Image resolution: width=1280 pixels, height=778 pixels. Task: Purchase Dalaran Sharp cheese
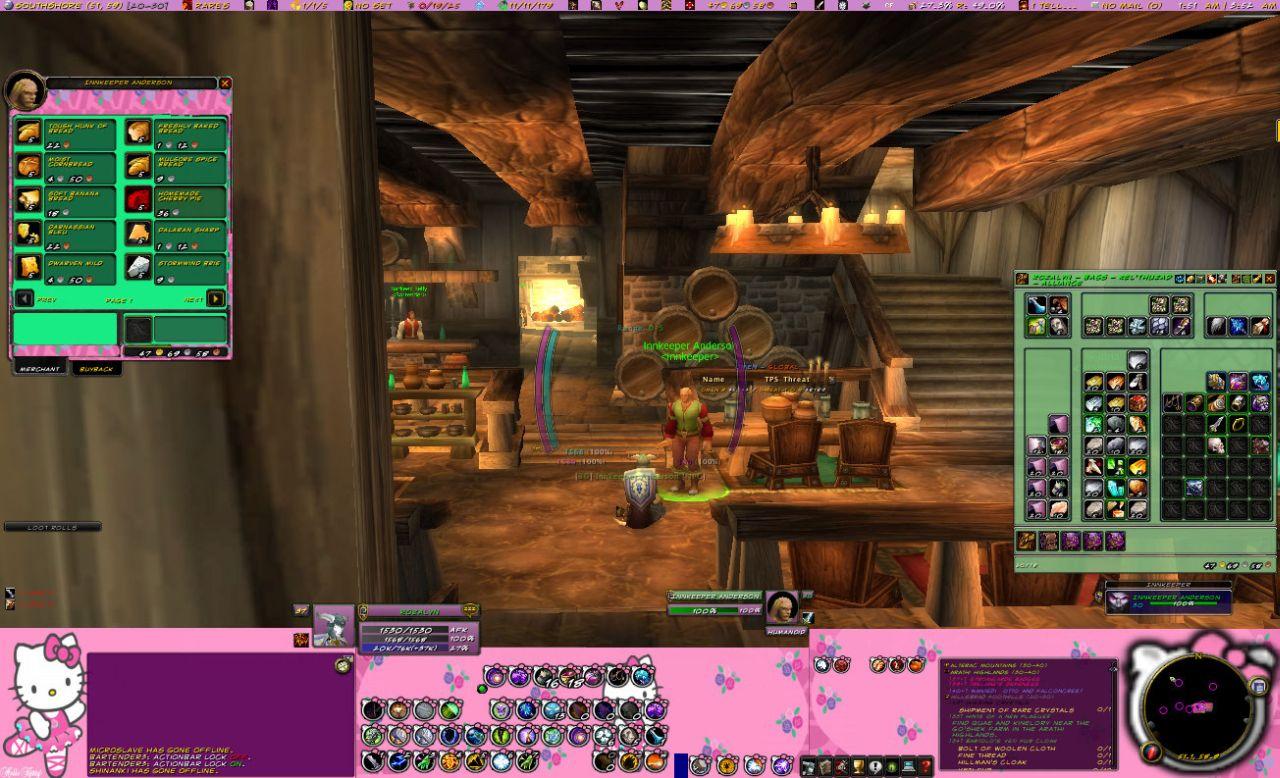[x=138, y=234]
